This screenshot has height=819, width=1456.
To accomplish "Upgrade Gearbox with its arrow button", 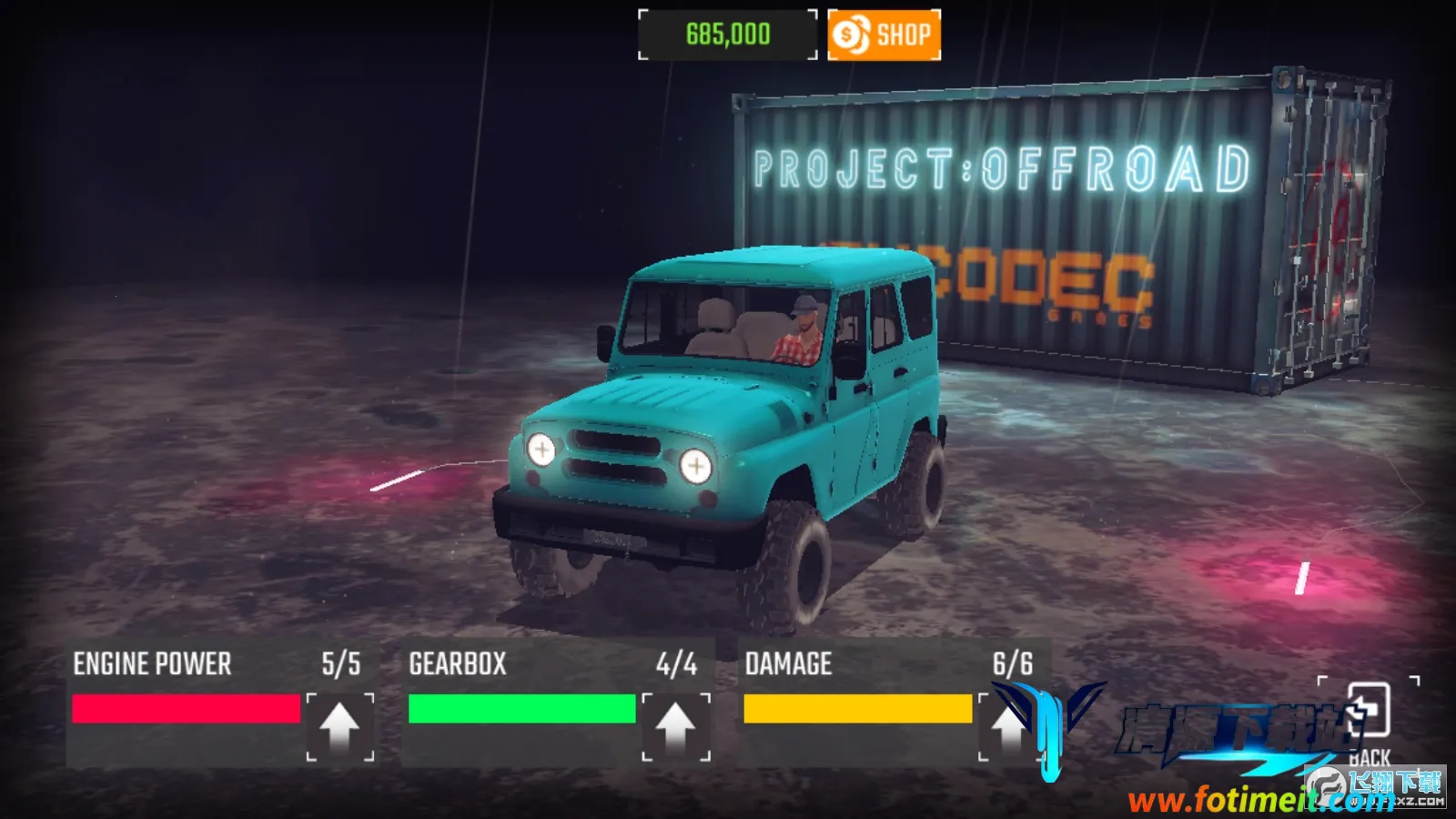I will pos(675,726).
